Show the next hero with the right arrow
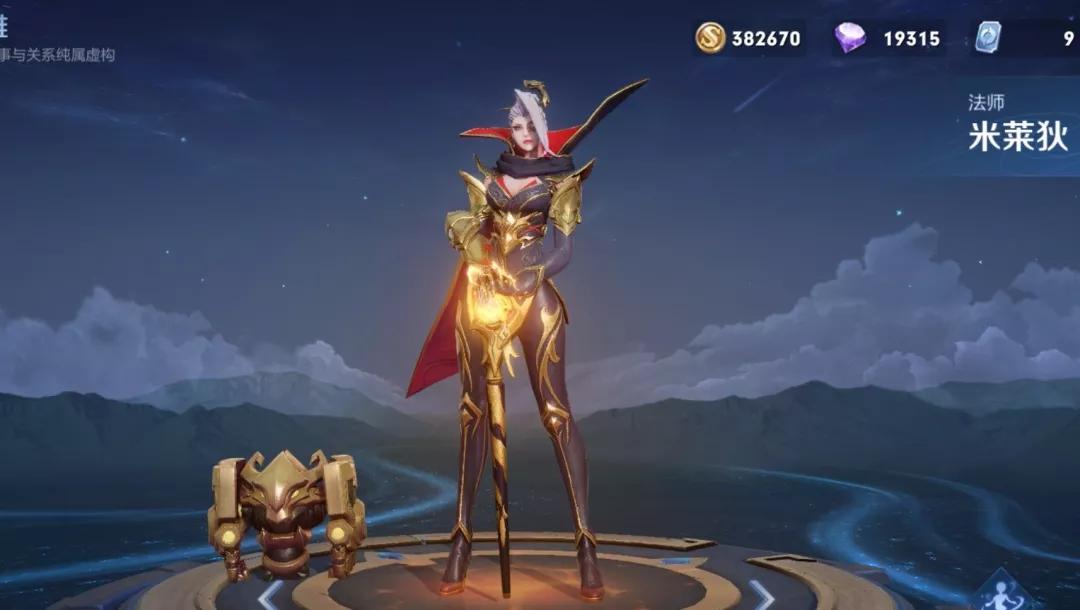The width and height of the screenshot is (1080, 610). tap(761, 595)
